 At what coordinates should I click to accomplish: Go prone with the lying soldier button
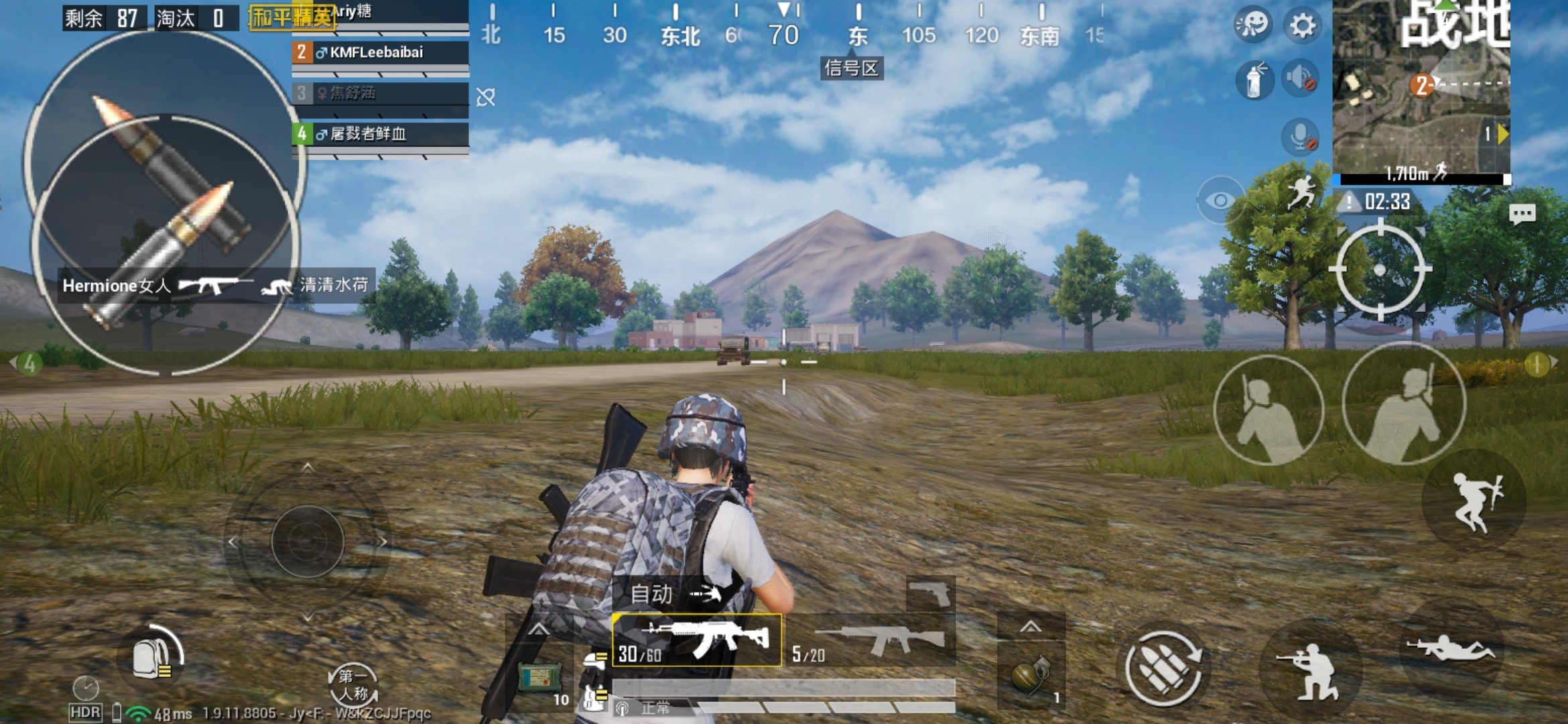[x=1449, y=649]
